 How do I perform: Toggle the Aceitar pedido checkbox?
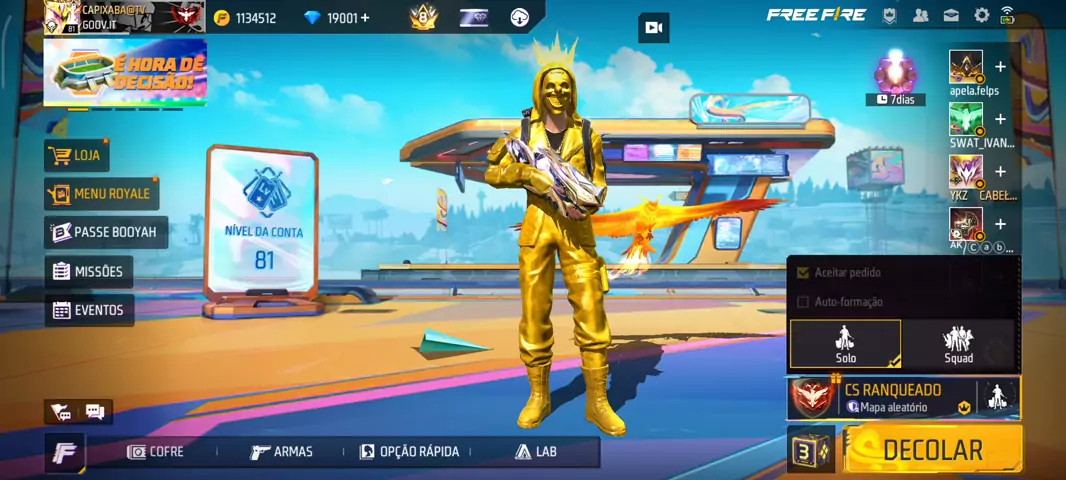802,272
